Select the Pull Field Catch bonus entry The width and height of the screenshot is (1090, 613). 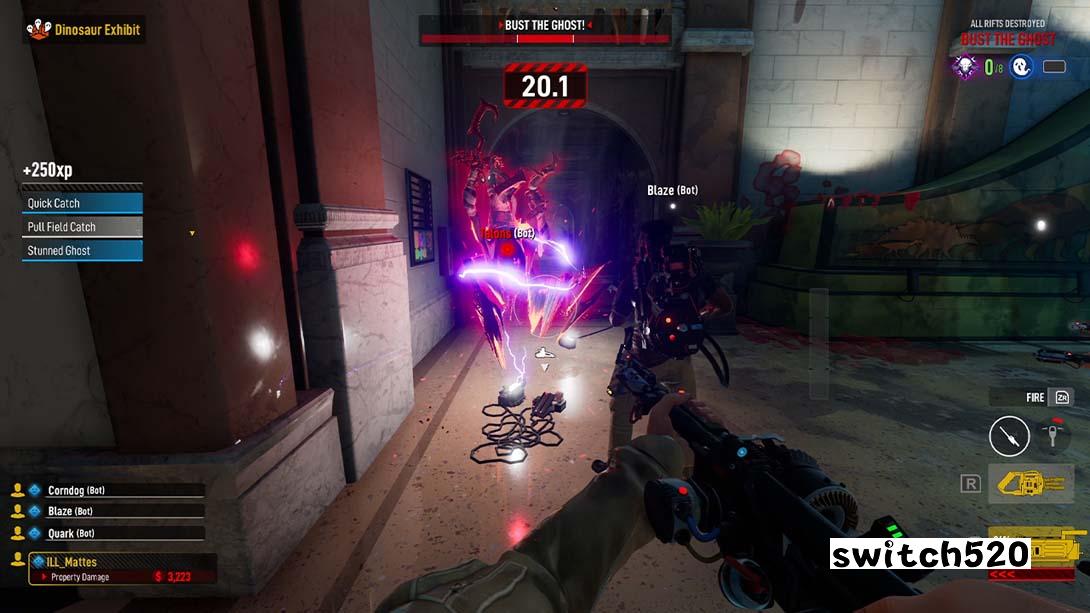click(82, 227)
